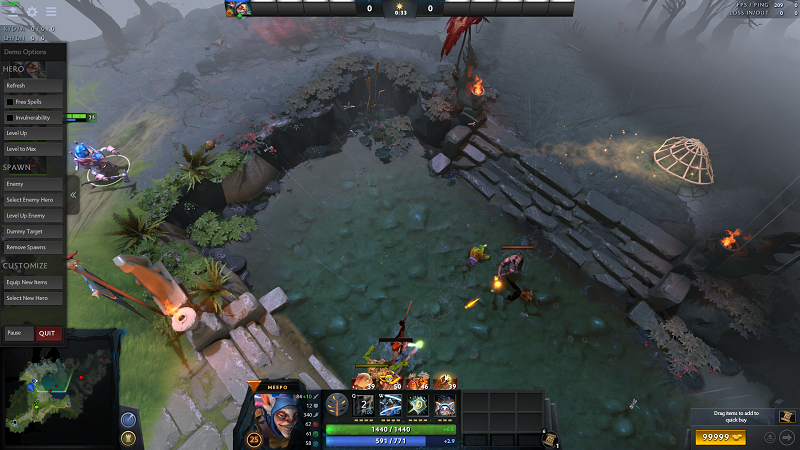The image size is (800, 450).
Task: Enable the Invulnerability checkbox
Action: (x=10, y=118)
